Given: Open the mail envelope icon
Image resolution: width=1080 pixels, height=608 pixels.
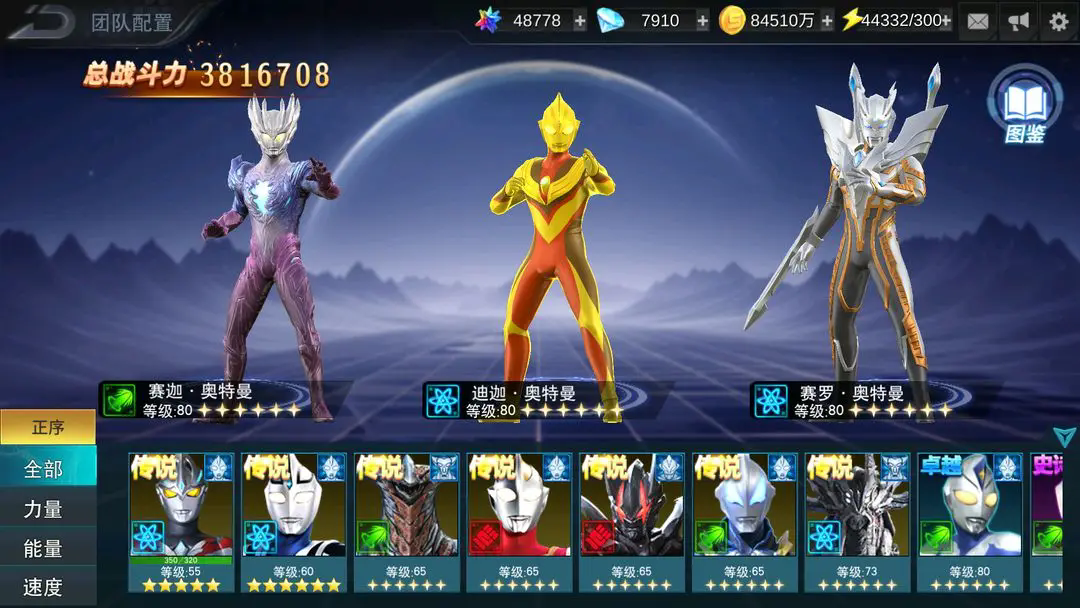Looking at the screenshot, I should tap(978, 21).
